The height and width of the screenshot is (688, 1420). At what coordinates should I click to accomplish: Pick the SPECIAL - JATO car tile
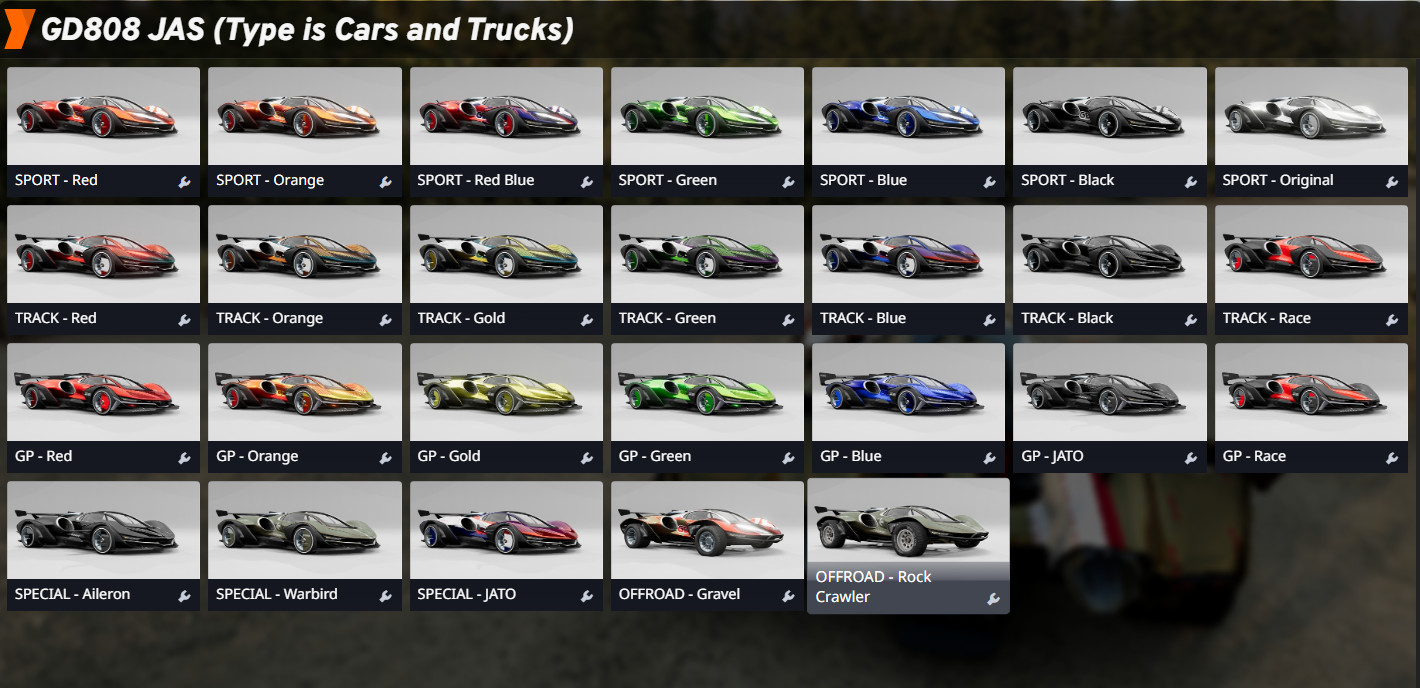(x=506, y=532)
